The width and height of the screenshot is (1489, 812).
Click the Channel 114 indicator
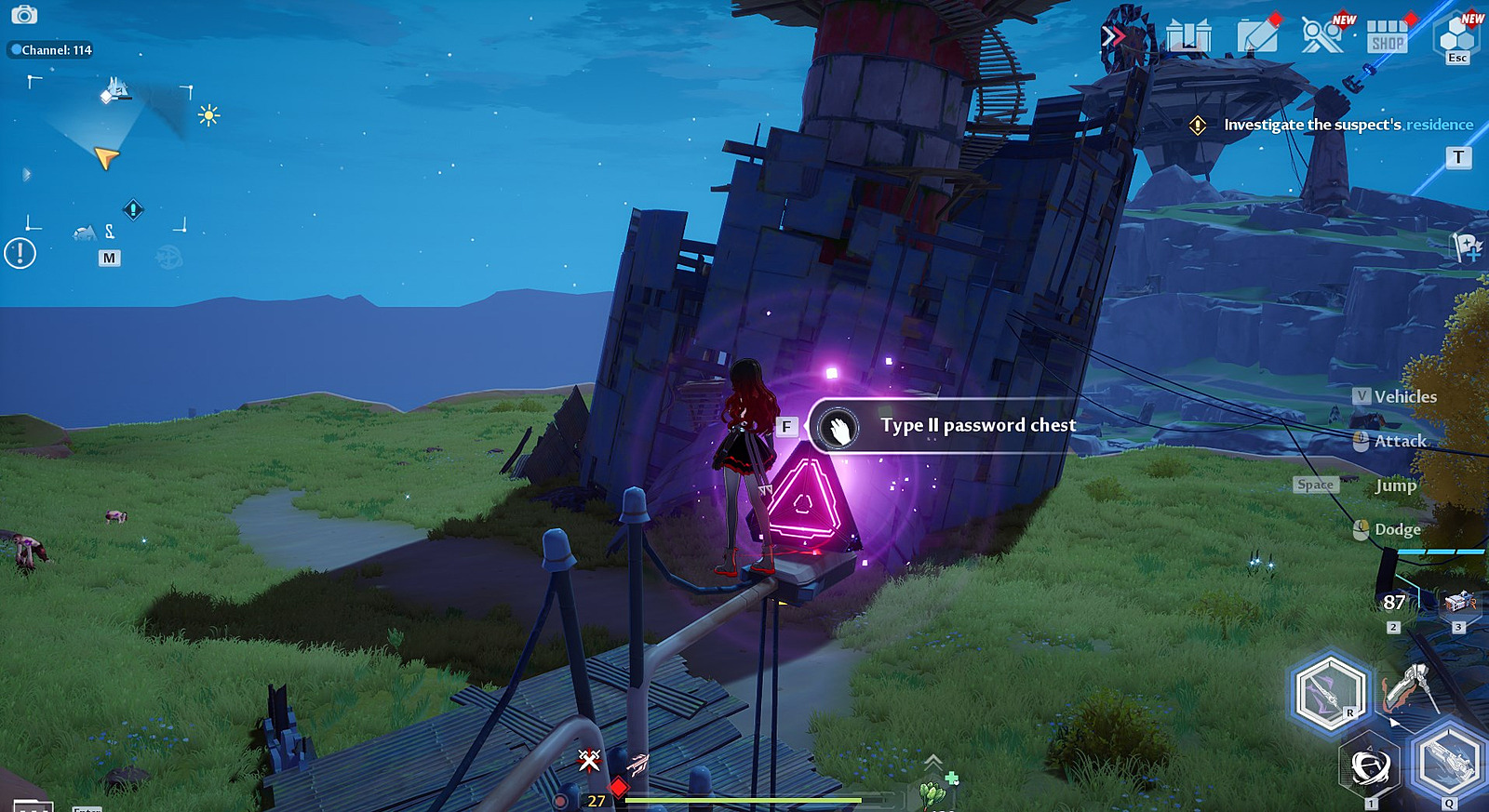(x=52, y=50)
